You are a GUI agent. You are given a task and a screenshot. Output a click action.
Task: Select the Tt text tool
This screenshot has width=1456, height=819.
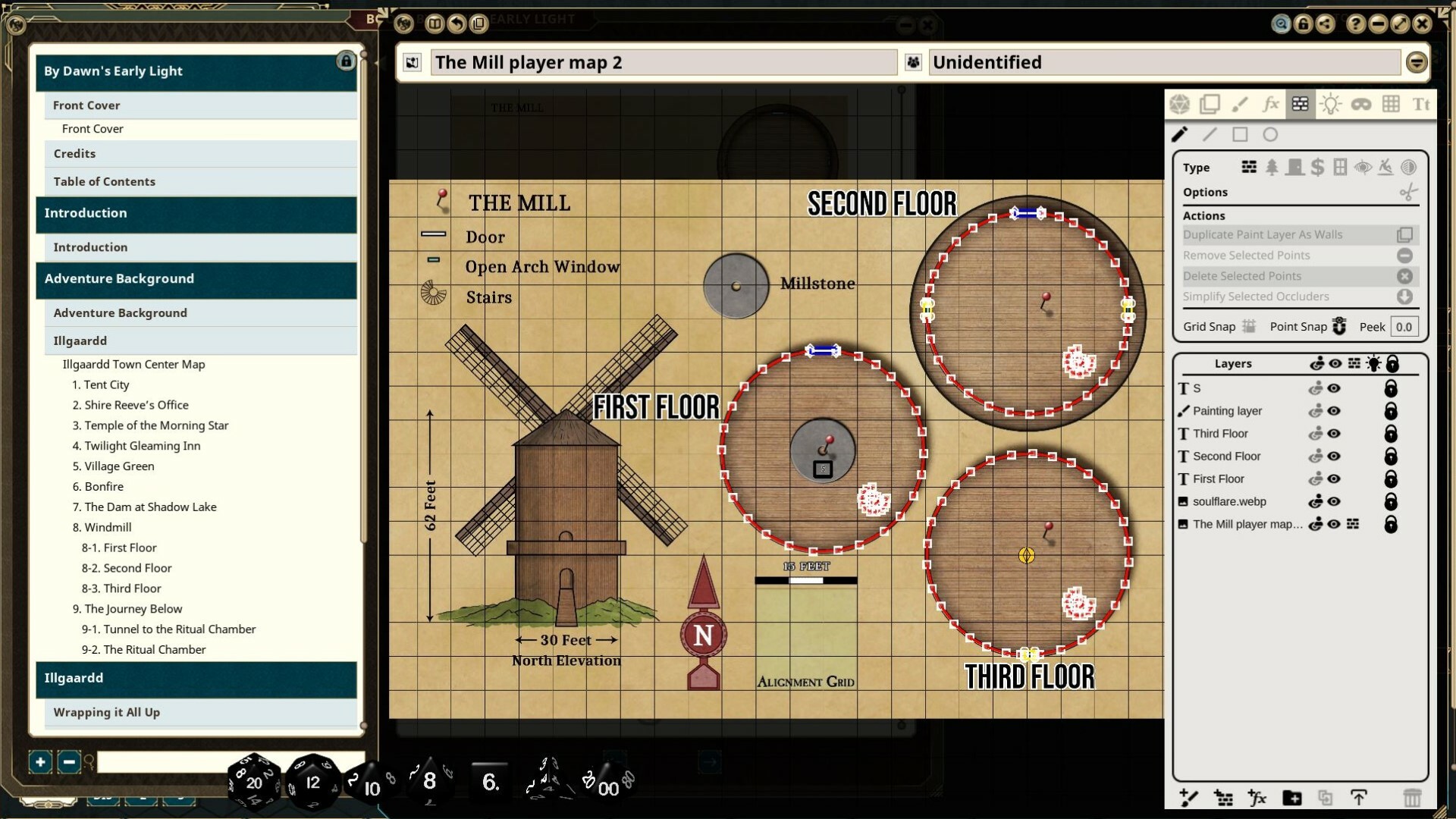(x=1421, y=104)
